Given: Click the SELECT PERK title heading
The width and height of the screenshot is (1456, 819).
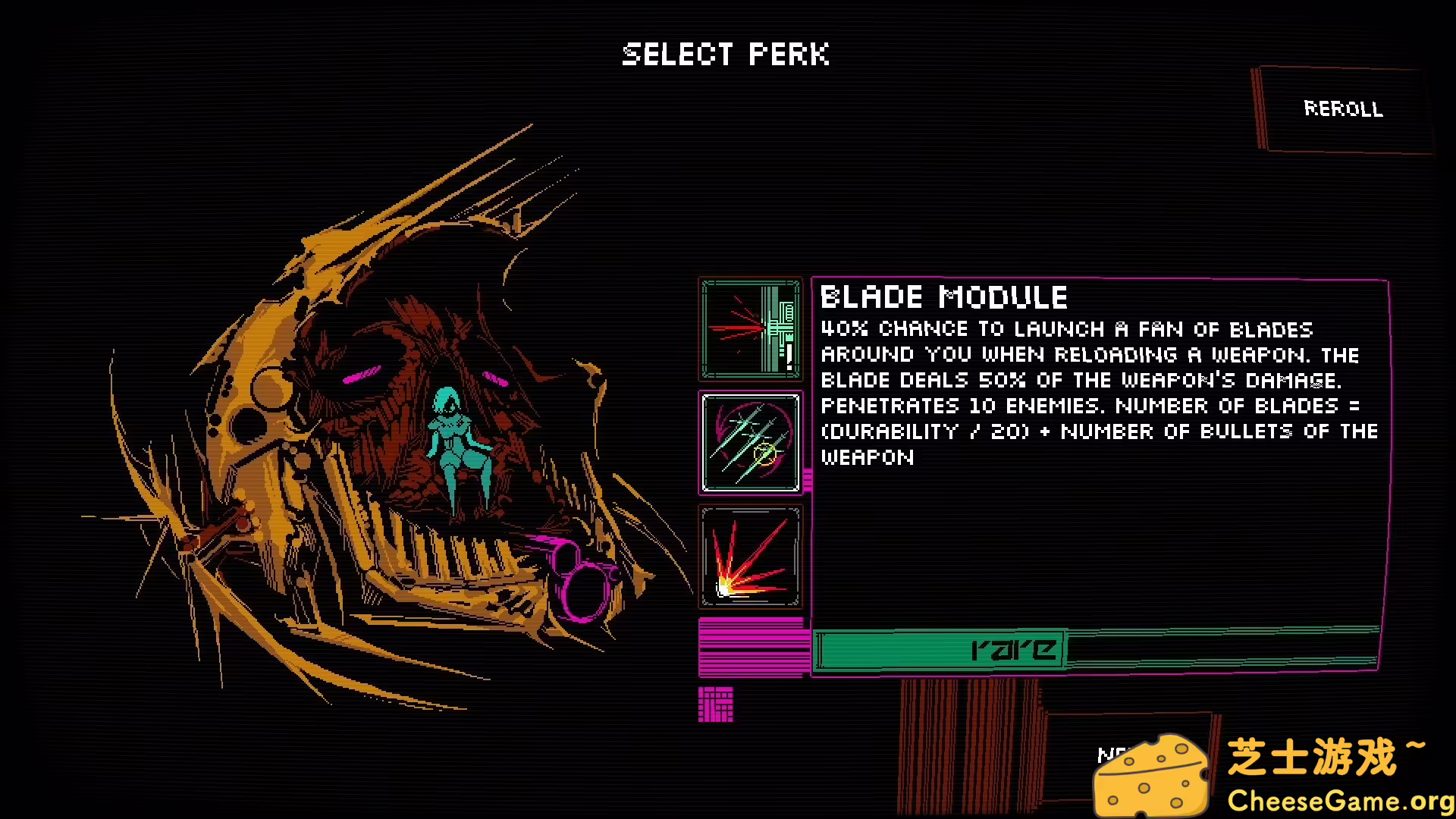Looking at the screenshot, I should [x=726, y=54].
